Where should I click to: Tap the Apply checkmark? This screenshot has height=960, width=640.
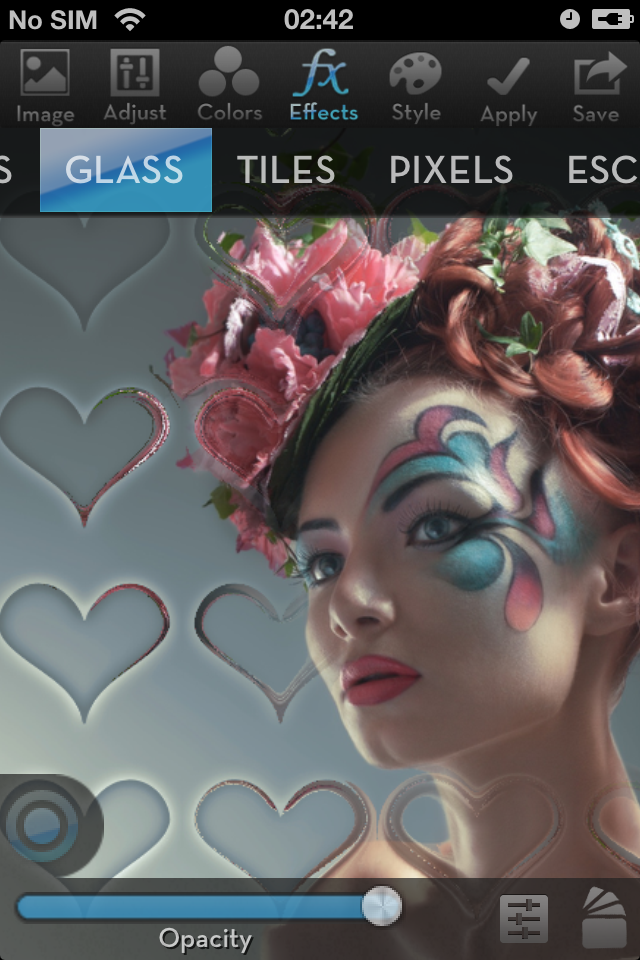[x=509, y=88]
